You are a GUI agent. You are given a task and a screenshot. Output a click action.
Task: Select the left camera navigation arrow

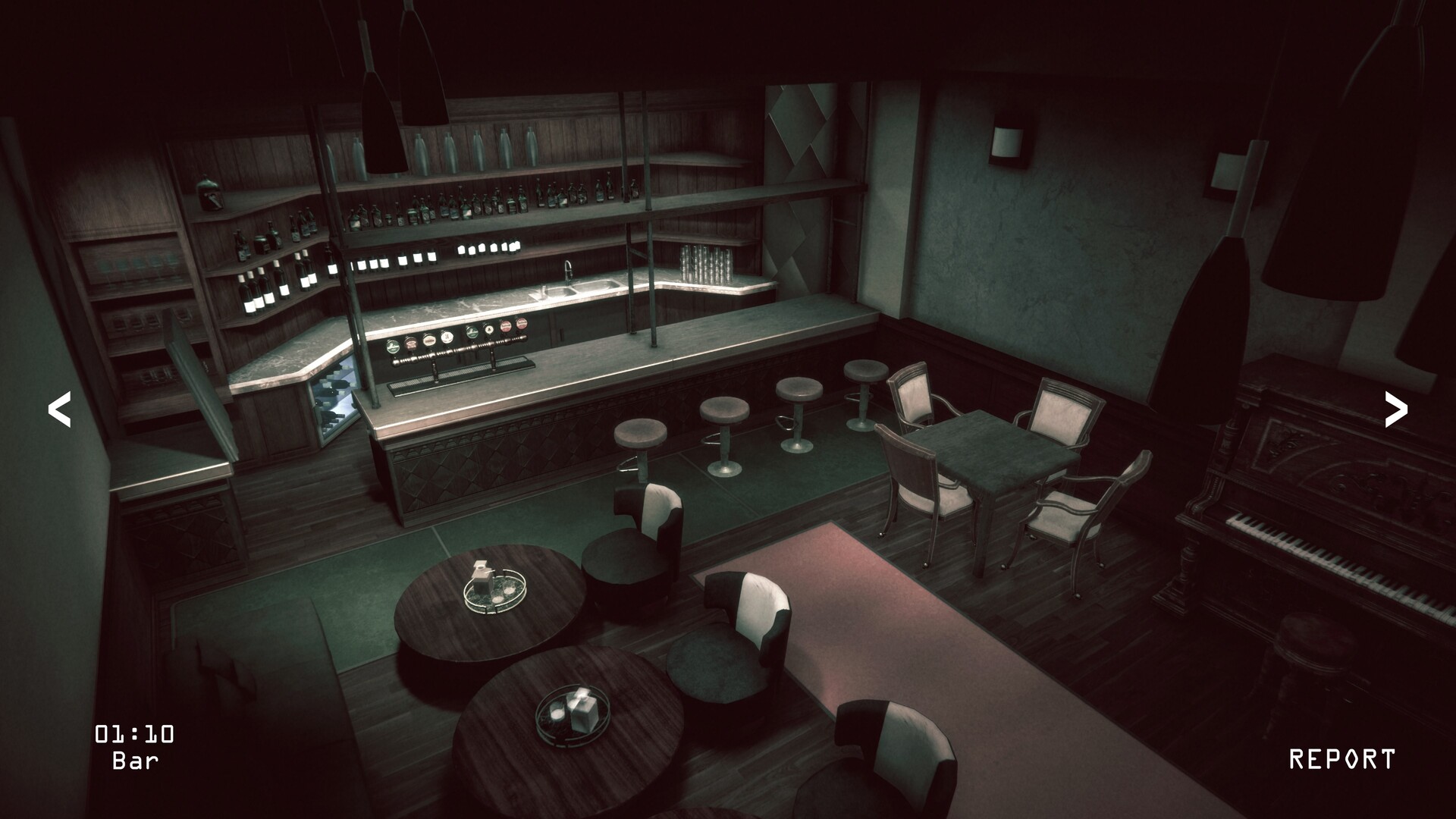pos(59,409)
